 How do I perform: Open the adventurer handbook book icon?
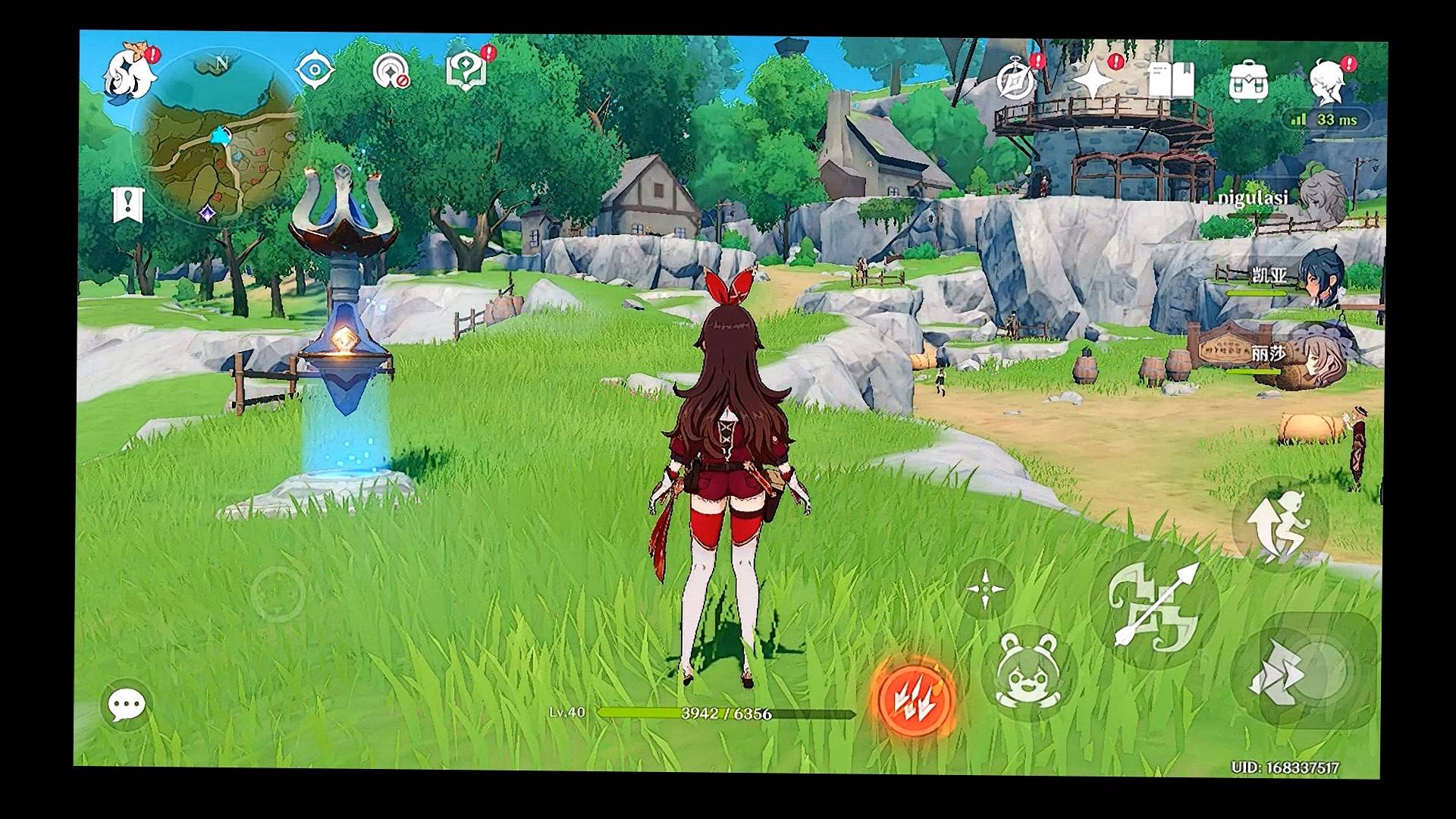(1170, 80)
